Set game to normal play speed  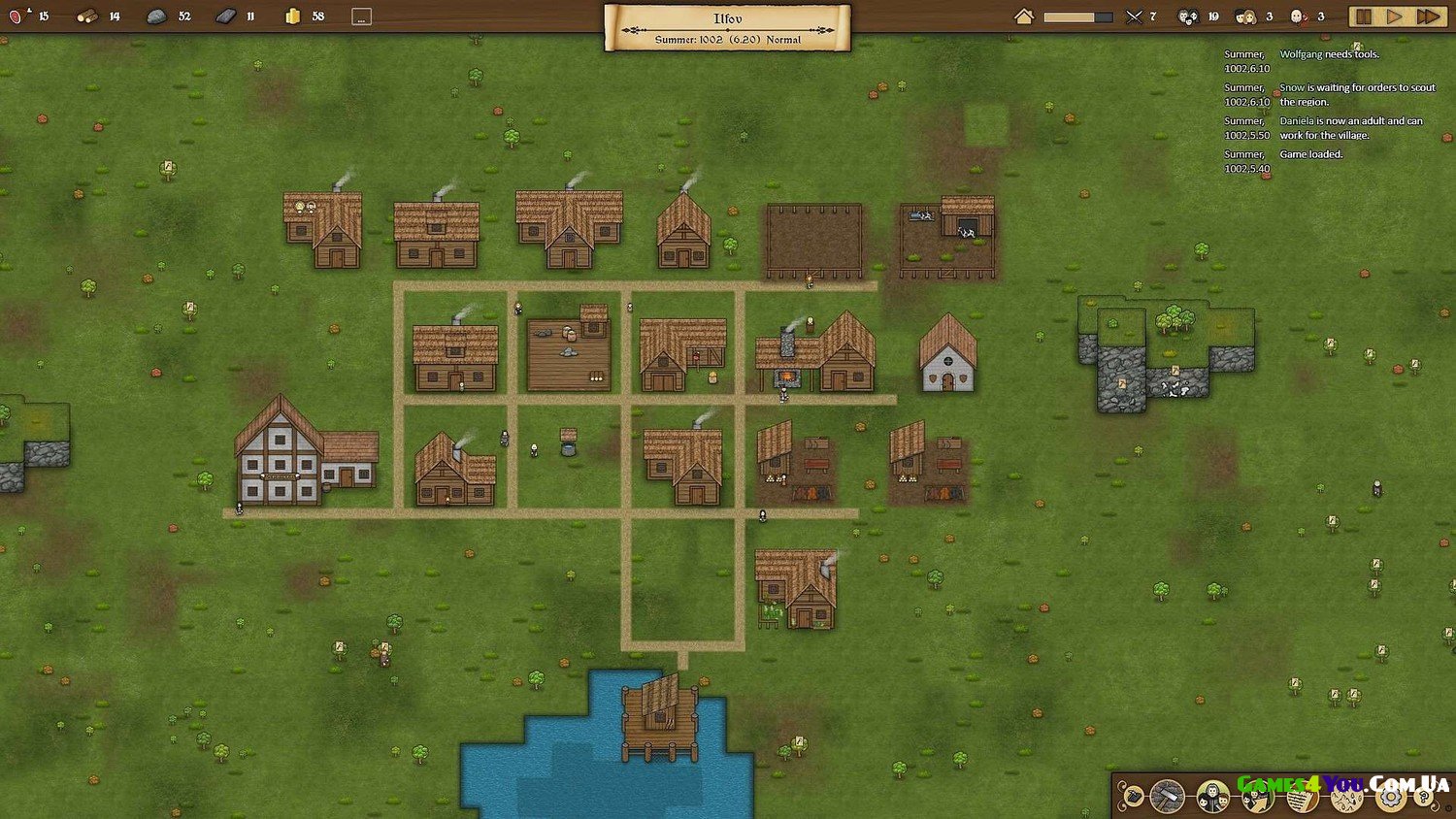1395,16
